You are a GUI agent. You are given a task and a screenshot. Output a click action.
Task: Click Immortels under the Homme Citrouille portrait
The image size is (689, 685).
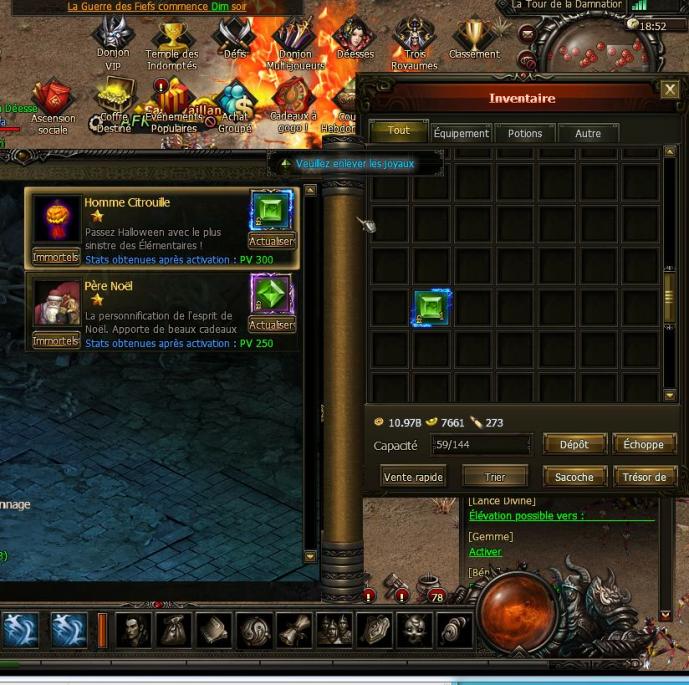(x=55, y=256)
